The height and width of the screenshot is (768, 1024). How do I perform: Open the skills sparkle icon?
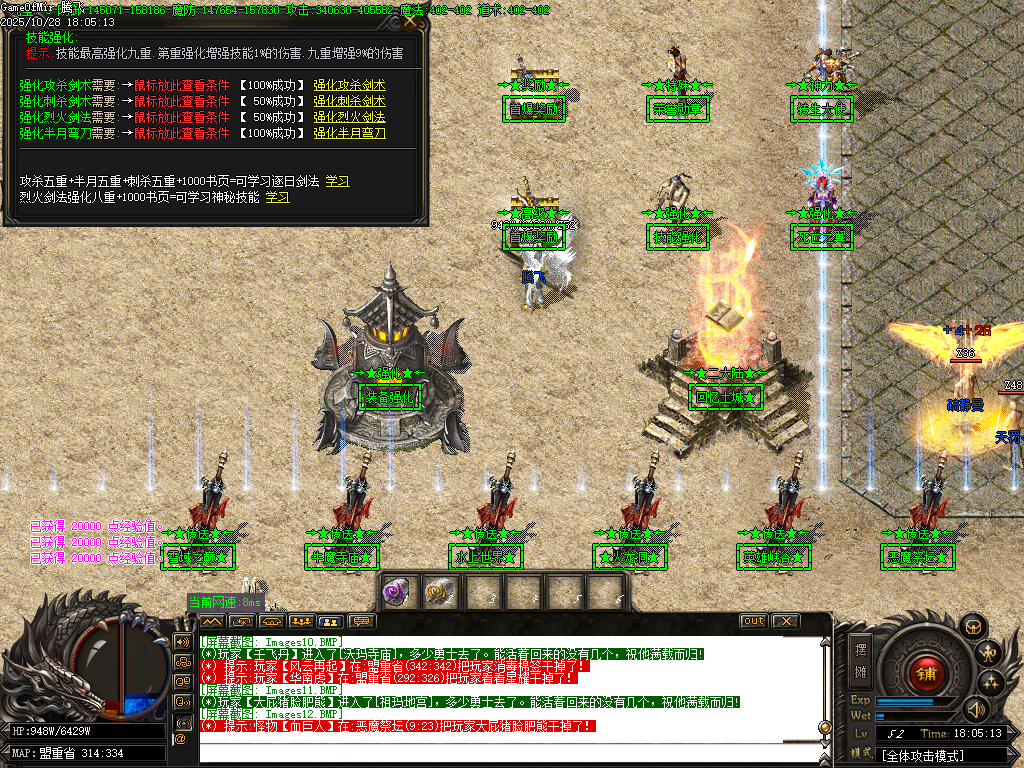click(991, 683)
